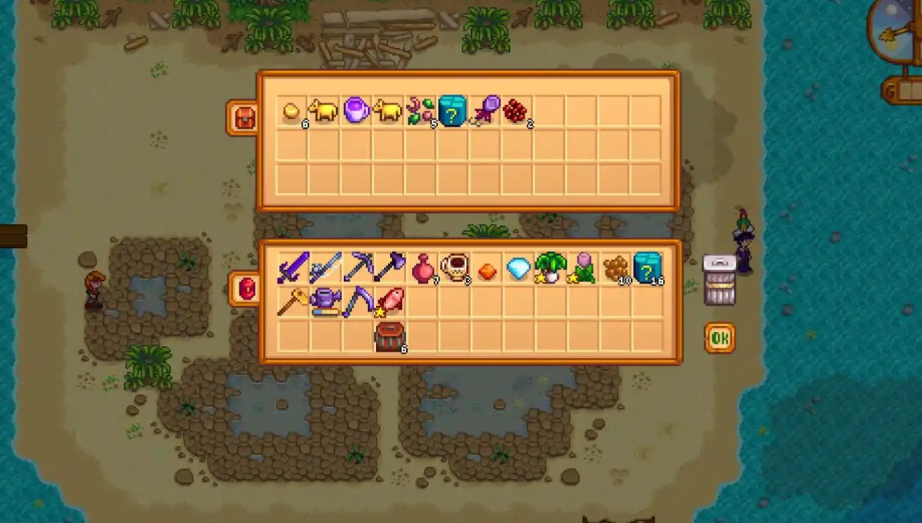922x523 pixels.
Task: Click the red gem button beside the inventory
Action: 246,288
